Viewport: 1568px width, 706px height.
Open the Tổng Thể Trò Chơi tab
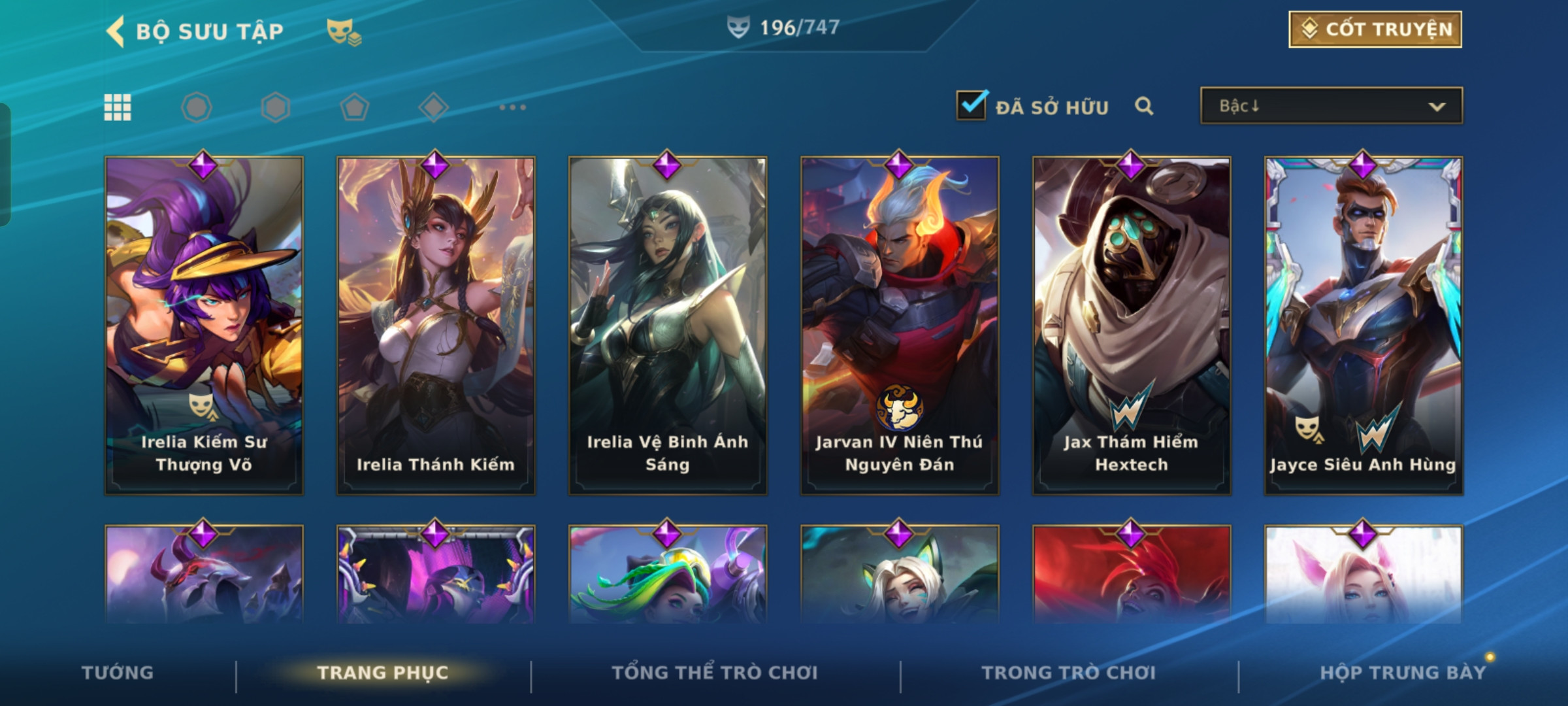(x=715, y=673)
